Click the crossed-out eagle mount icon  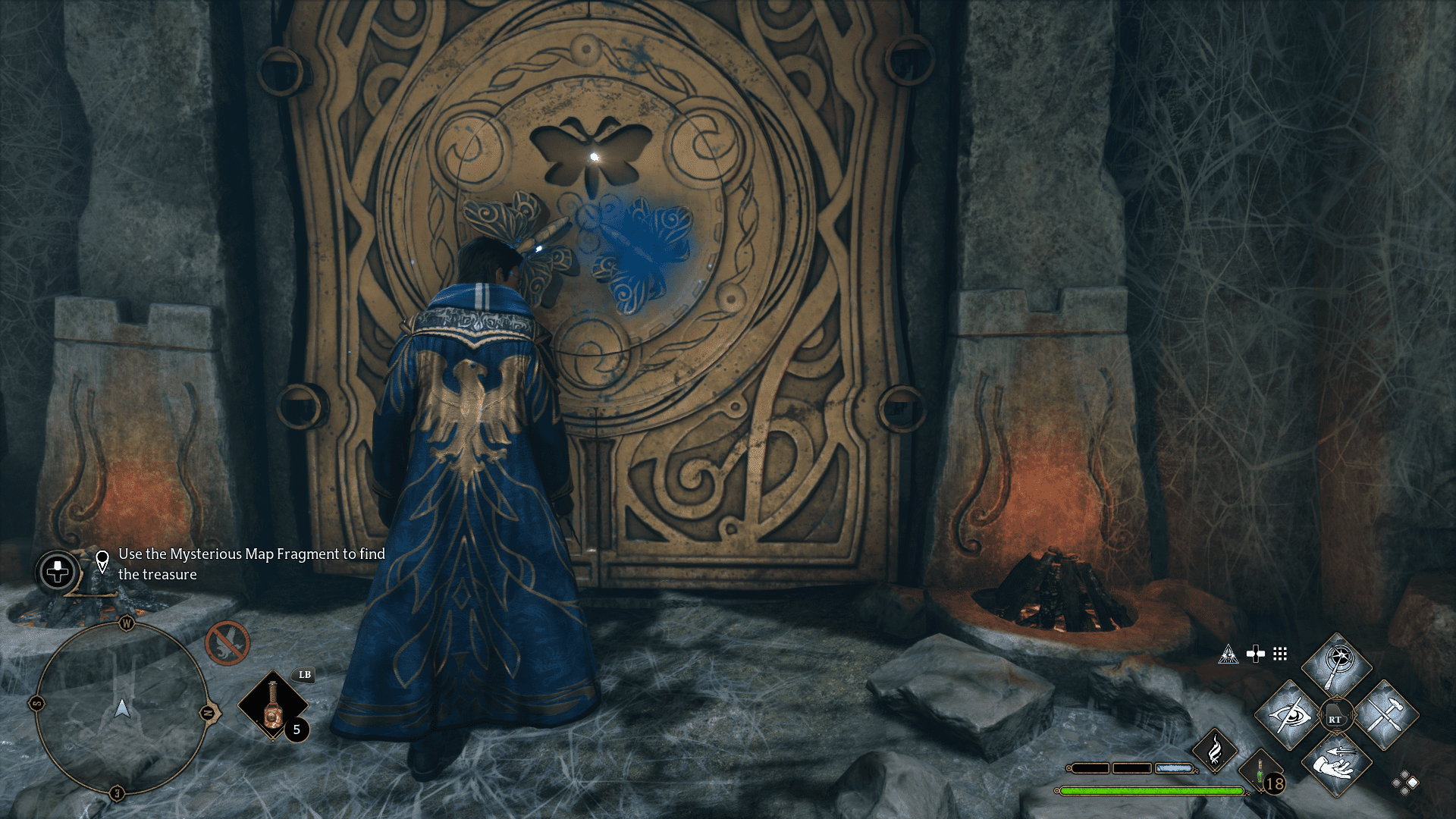[x=227, y=645]
